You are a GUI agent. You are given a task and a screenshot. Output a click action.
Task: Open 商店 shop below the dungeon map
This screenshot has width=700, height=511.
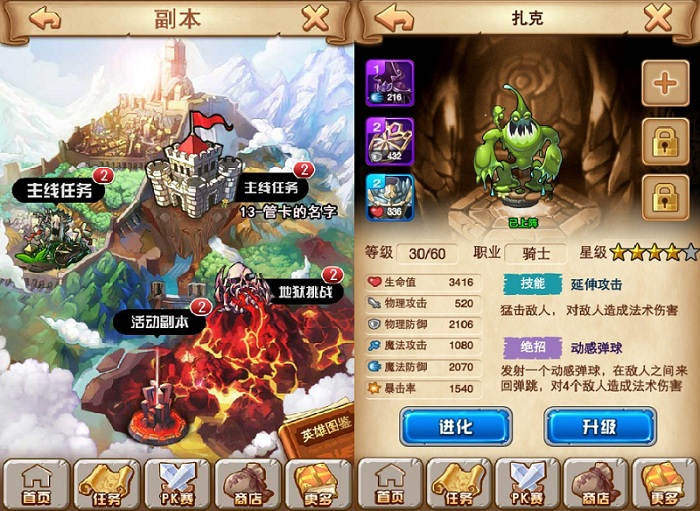246,484
